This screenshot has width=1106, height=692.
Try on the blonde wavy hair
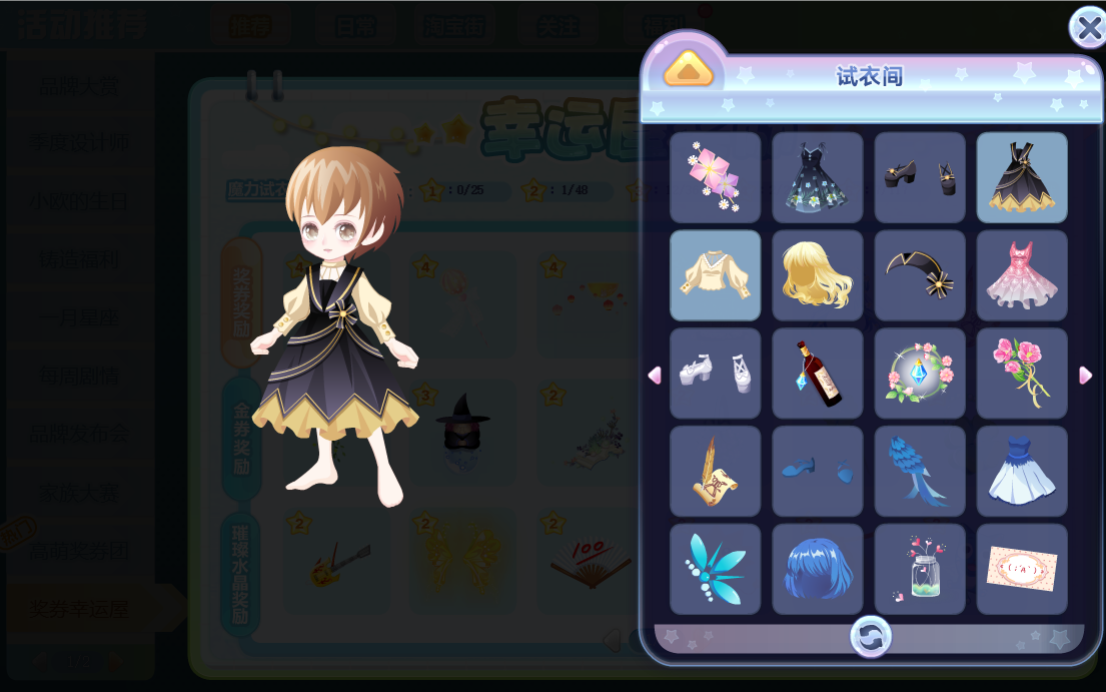click(817, 275)
